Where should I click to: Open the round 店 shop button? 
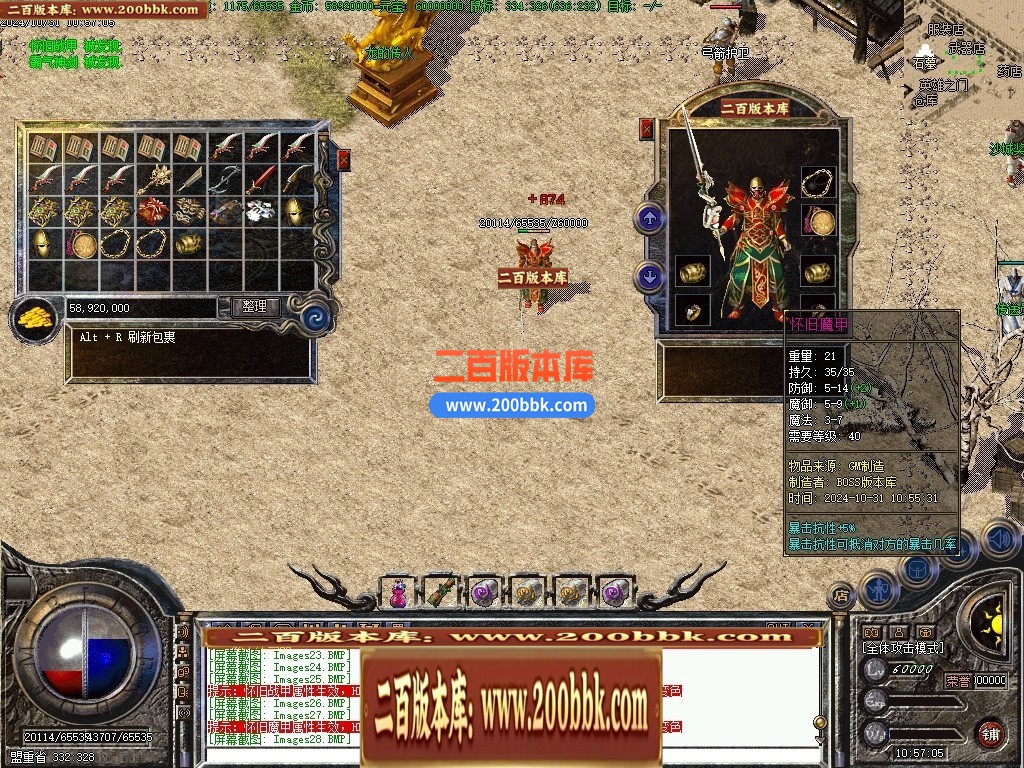click(x=842, y=596)
